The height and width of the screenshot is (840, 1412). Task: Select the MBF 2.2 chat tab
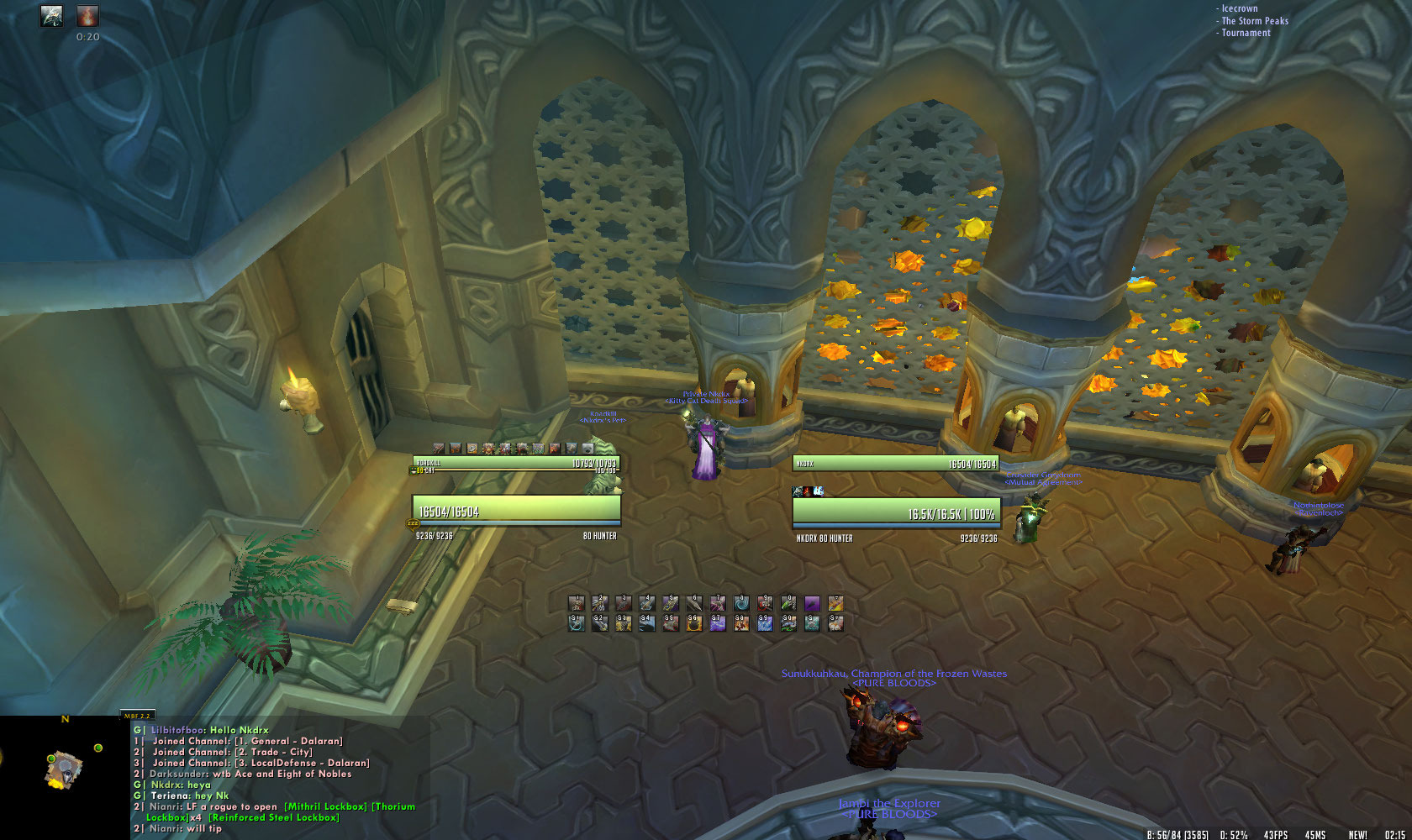tap(136, 716)
